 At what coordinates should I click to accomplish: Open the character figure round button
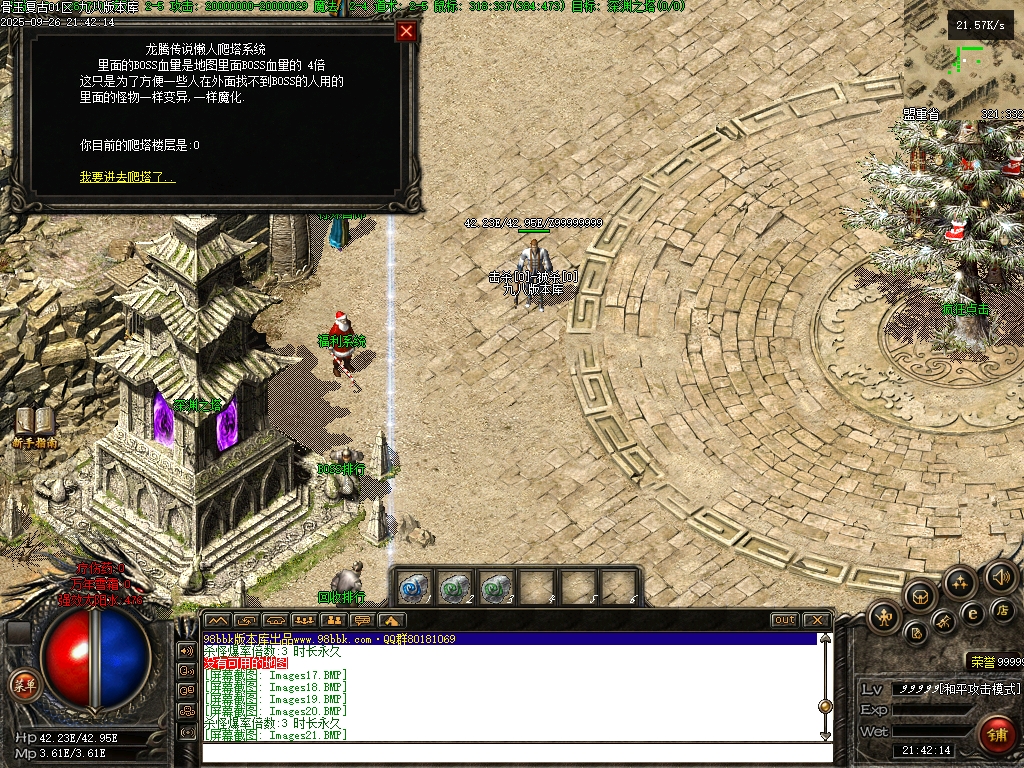(885, 618)
